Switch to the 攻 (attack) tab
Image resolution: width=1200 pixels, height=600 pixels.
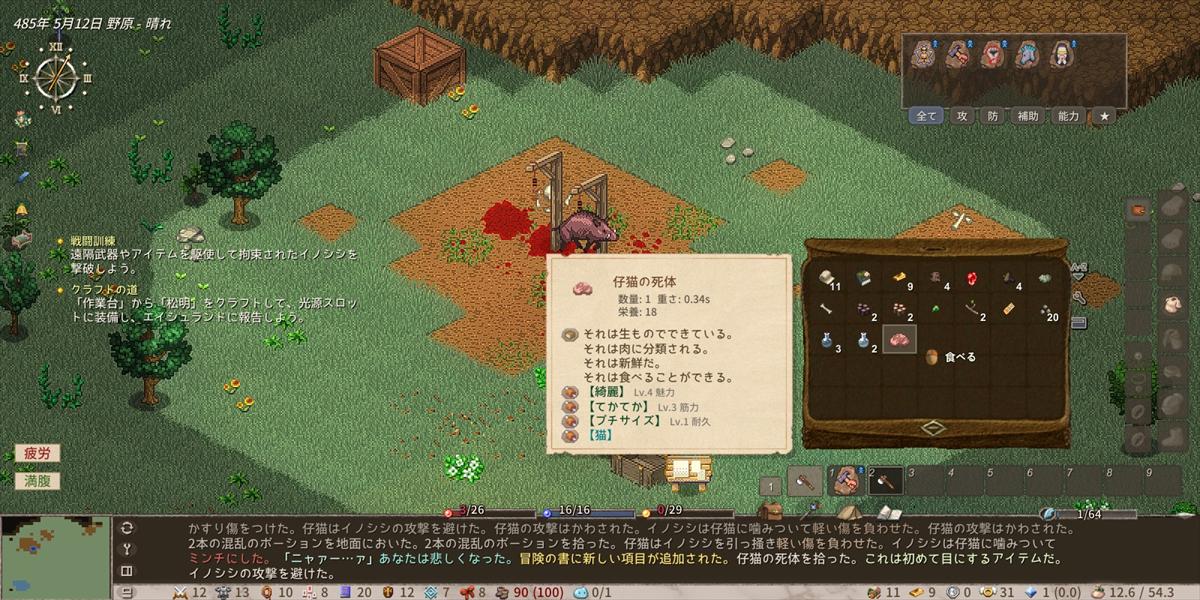[x=962, y=116]
